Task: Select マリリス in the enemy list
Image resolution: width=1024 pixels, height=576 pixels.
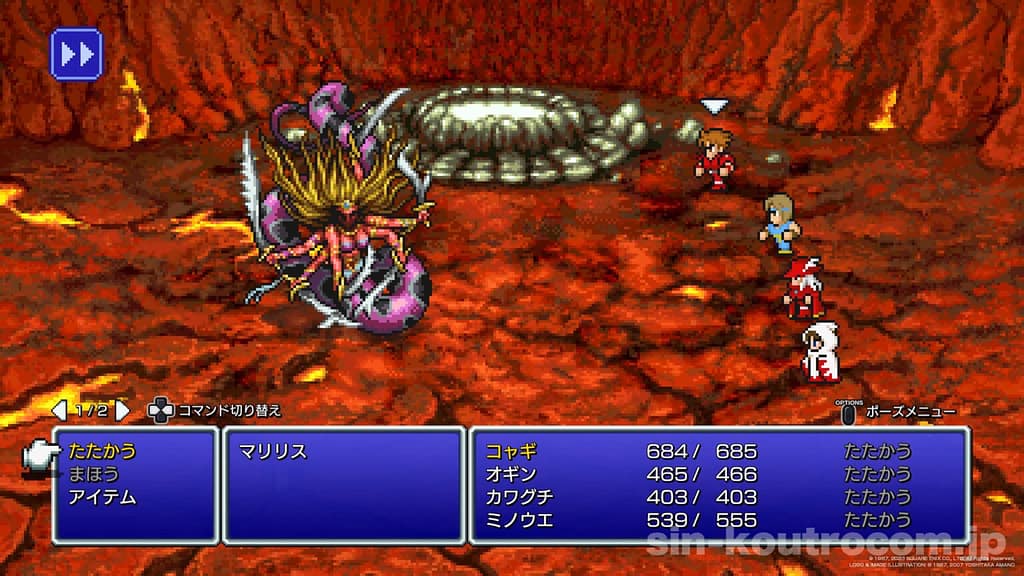Action: tap(272, 451)
